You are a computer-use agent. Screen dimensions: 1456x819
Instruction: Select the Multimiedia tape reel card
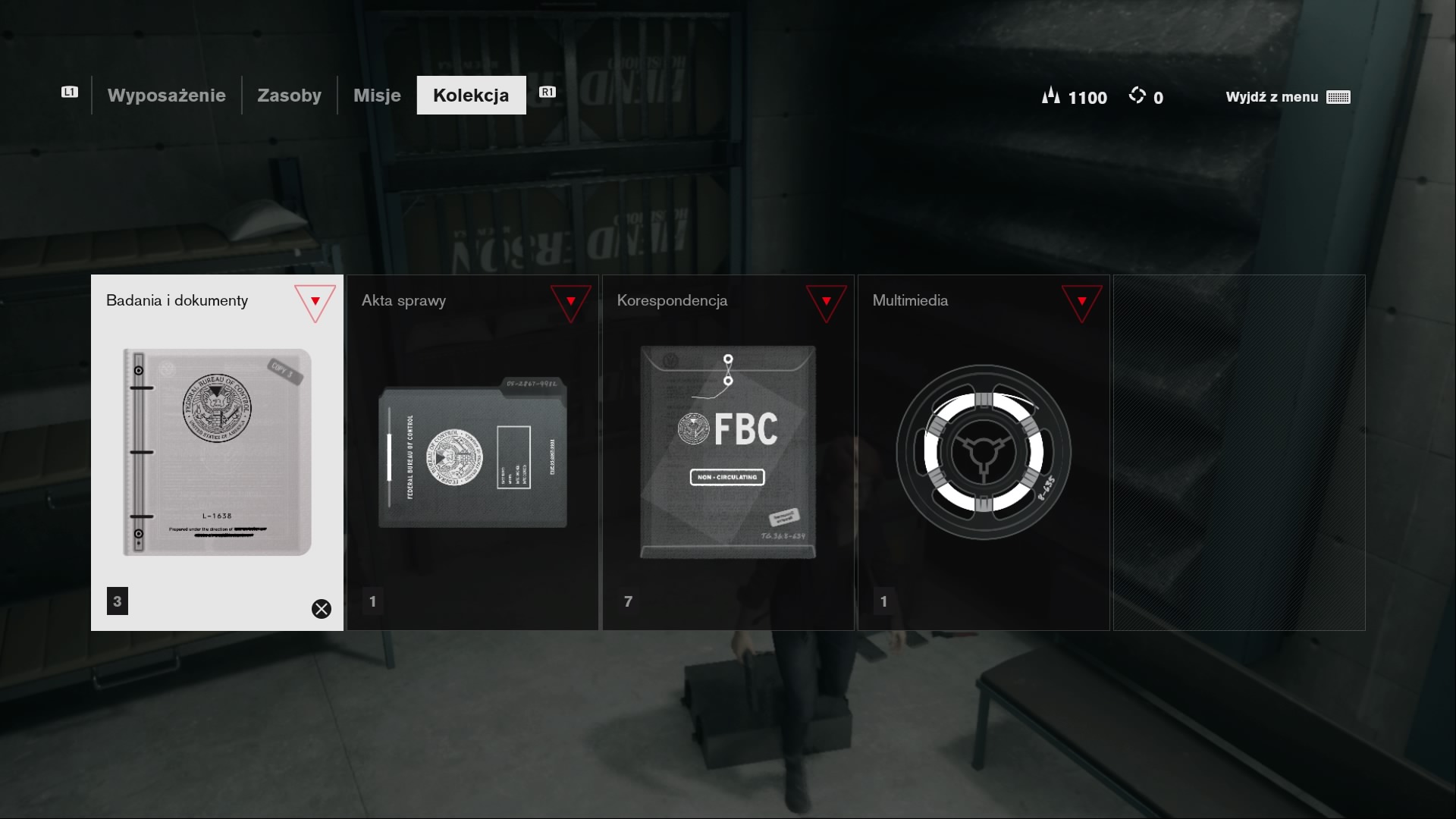(x=984, y=452)
